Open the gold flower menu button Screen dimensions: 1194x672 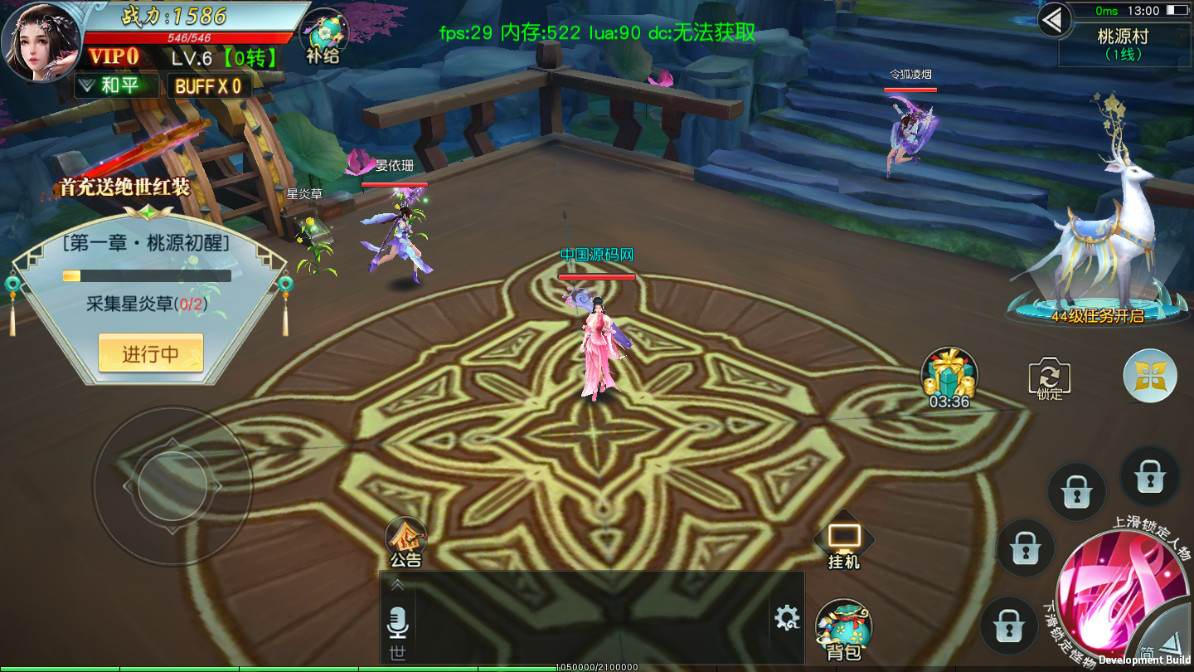[1149, 375]
